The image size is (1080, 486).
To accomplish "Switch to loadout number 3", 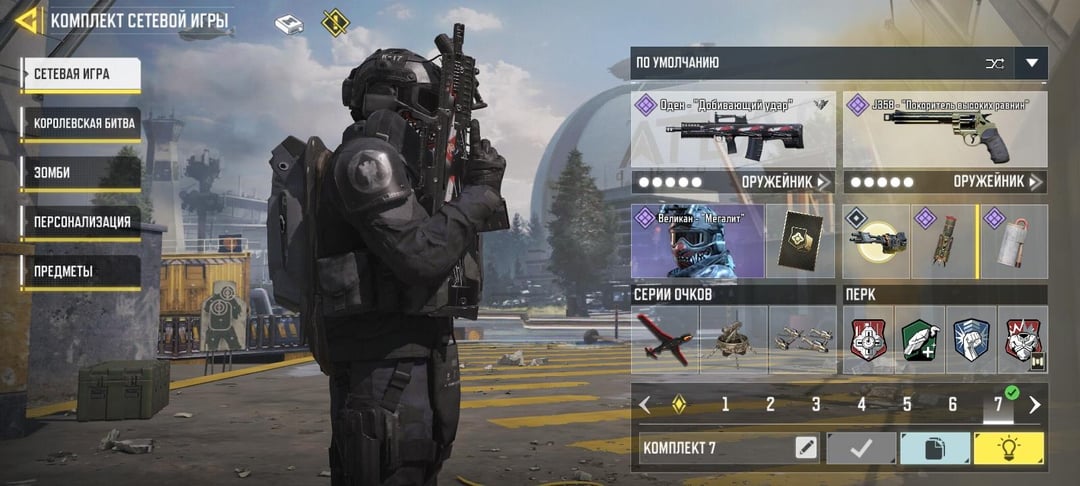I will tap(815, 405).
